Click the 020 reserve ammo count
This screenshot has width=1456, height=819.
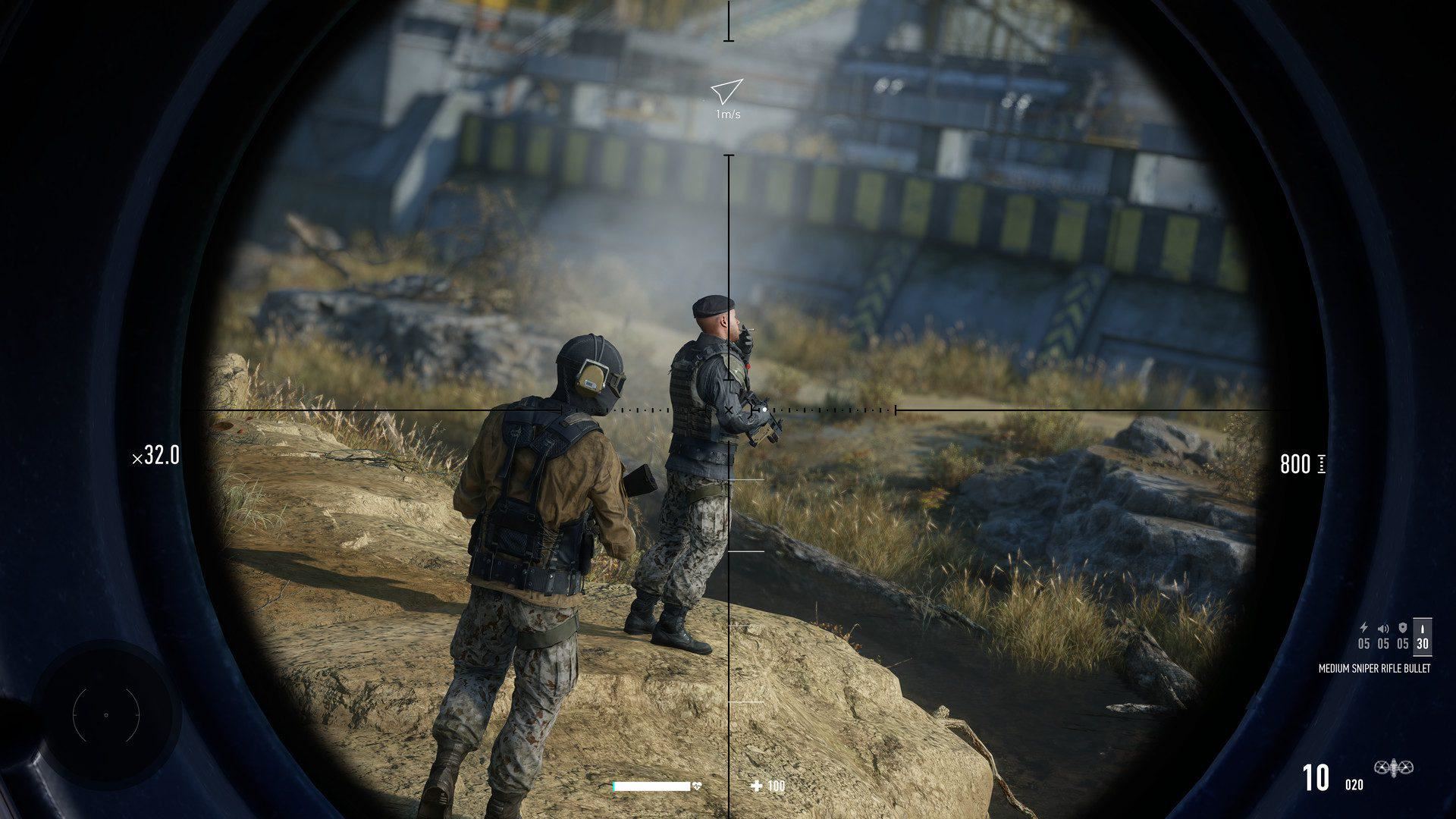click(x=1354, y=784)
